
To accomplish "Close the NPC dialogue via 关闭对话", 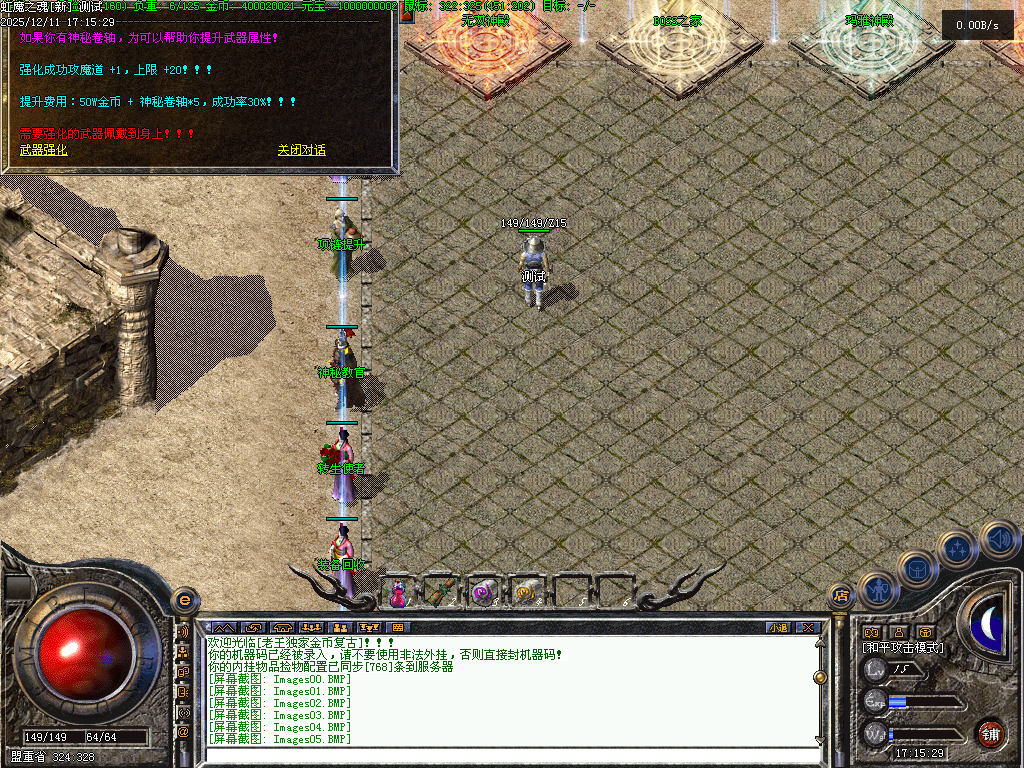I will [x=301, y=150].
